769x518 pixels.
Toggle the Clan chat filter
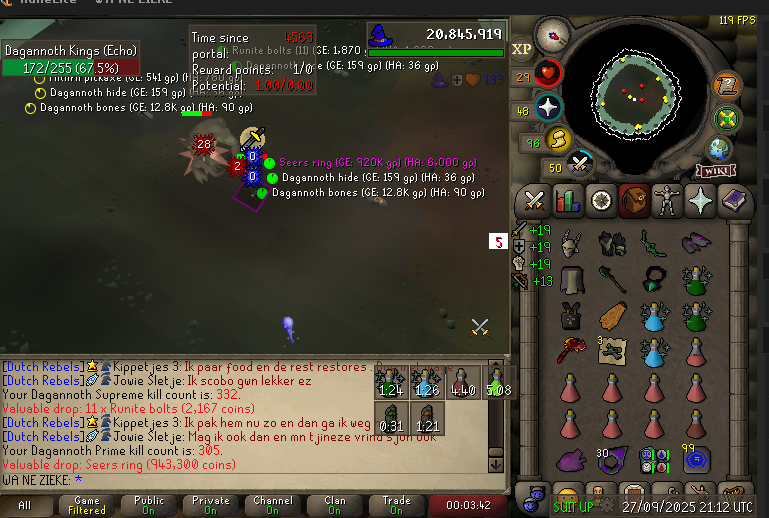coord(335,506)
